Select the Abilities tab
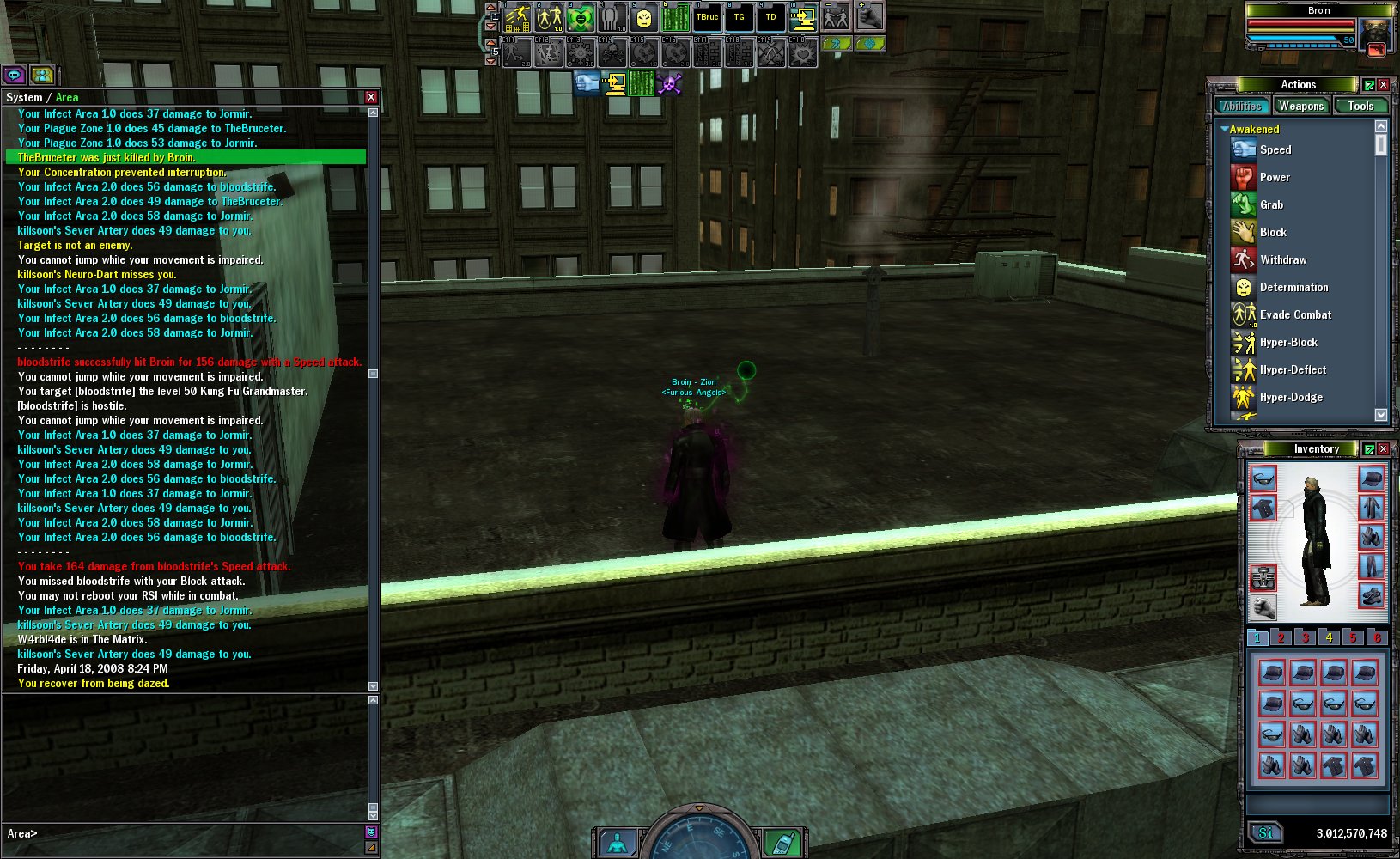1400x859 pixels. pos(1242,106)
